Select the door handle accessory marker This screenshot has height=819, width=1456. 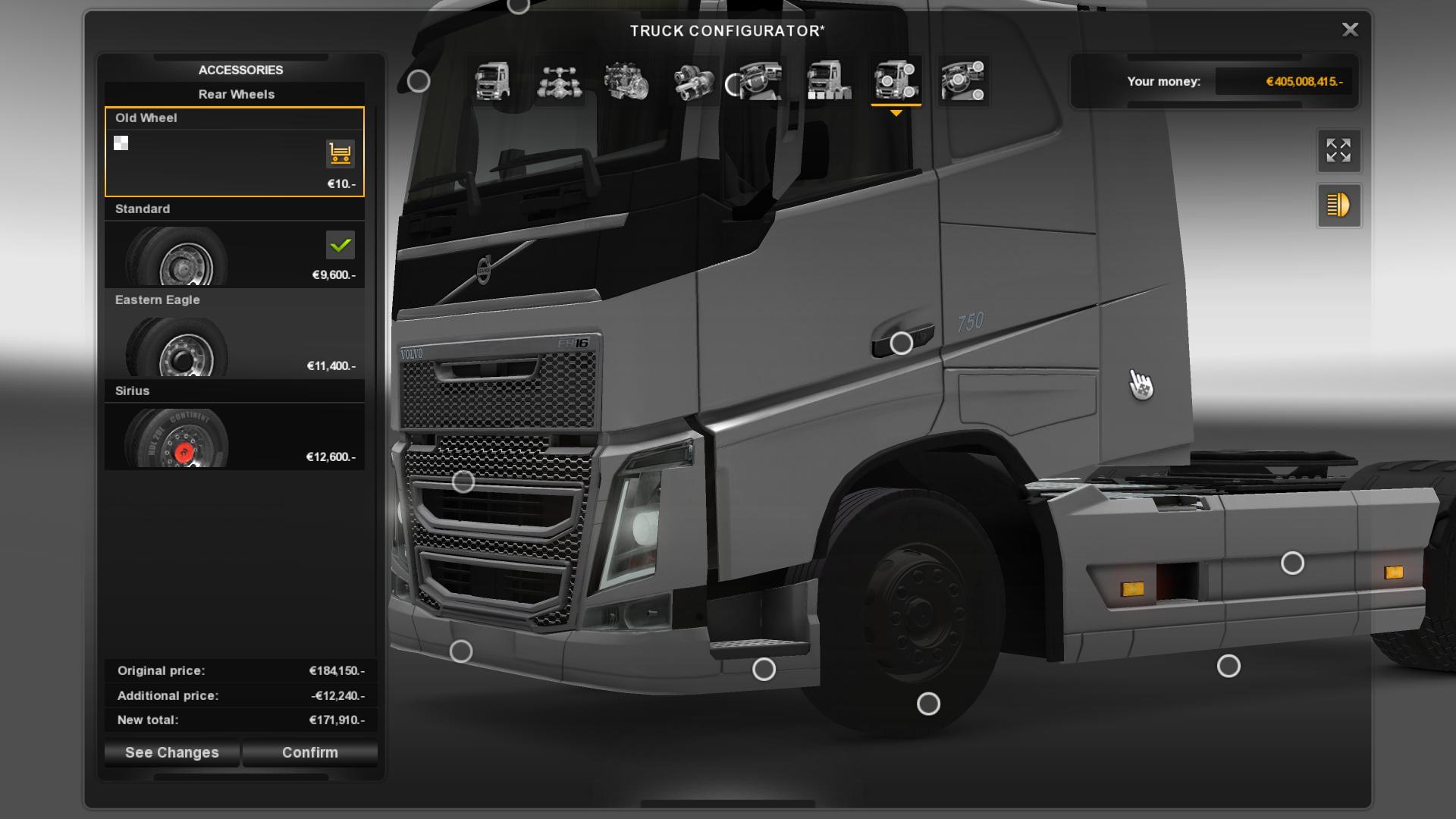coord(901,344)
